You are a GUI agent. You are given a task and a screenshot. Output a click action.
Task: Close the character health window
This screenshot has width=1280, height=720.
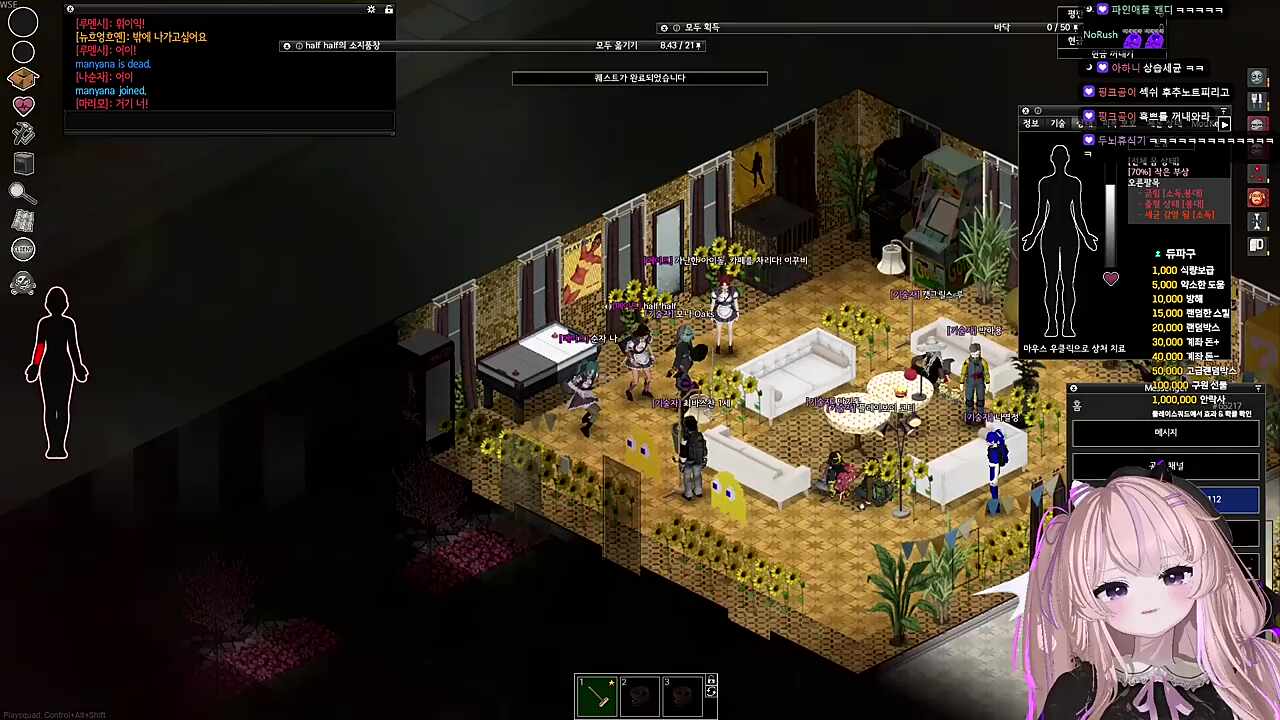(x=1025, y=111)
